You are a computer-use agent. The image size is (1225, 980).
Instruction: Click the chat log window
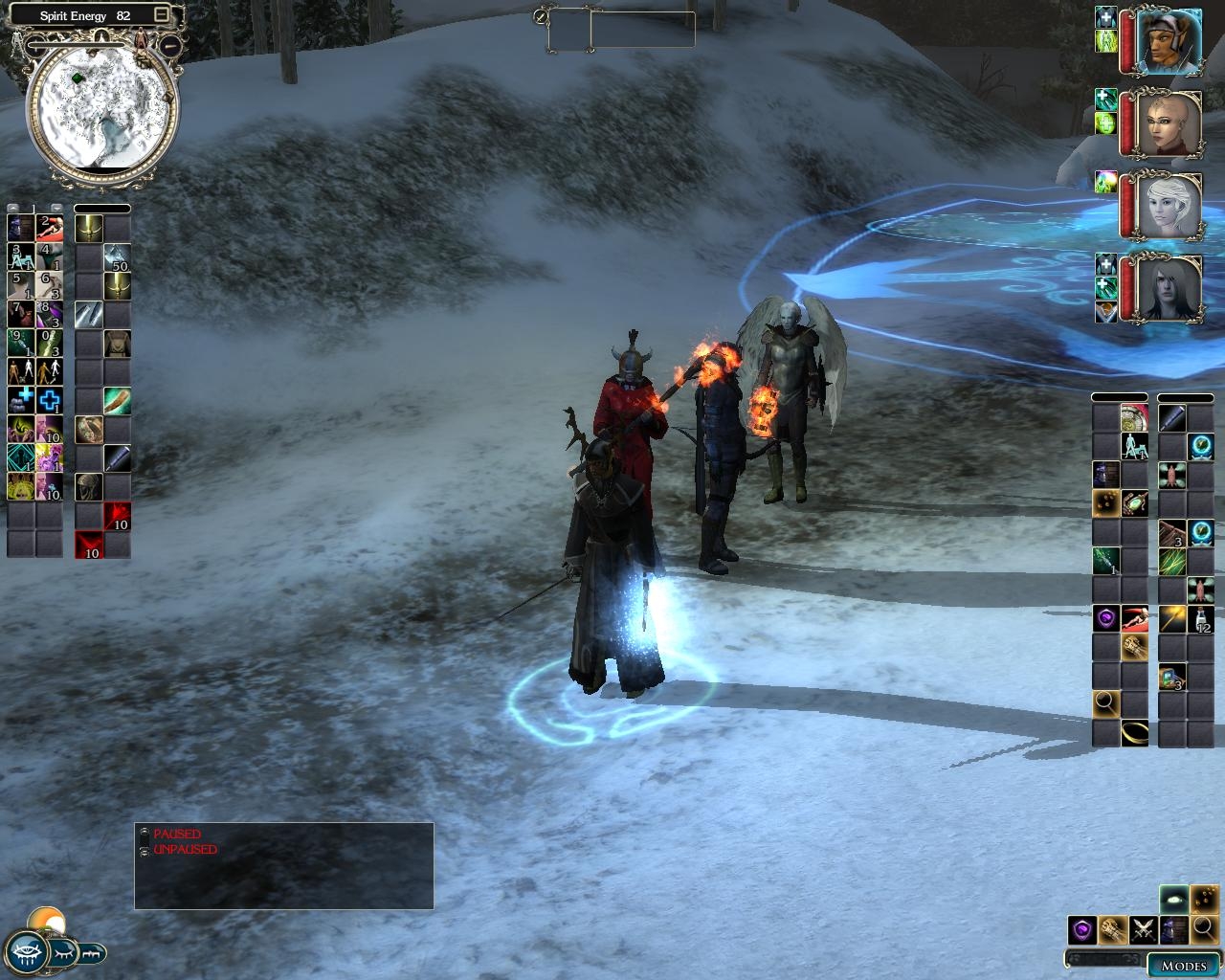(283, 866)
